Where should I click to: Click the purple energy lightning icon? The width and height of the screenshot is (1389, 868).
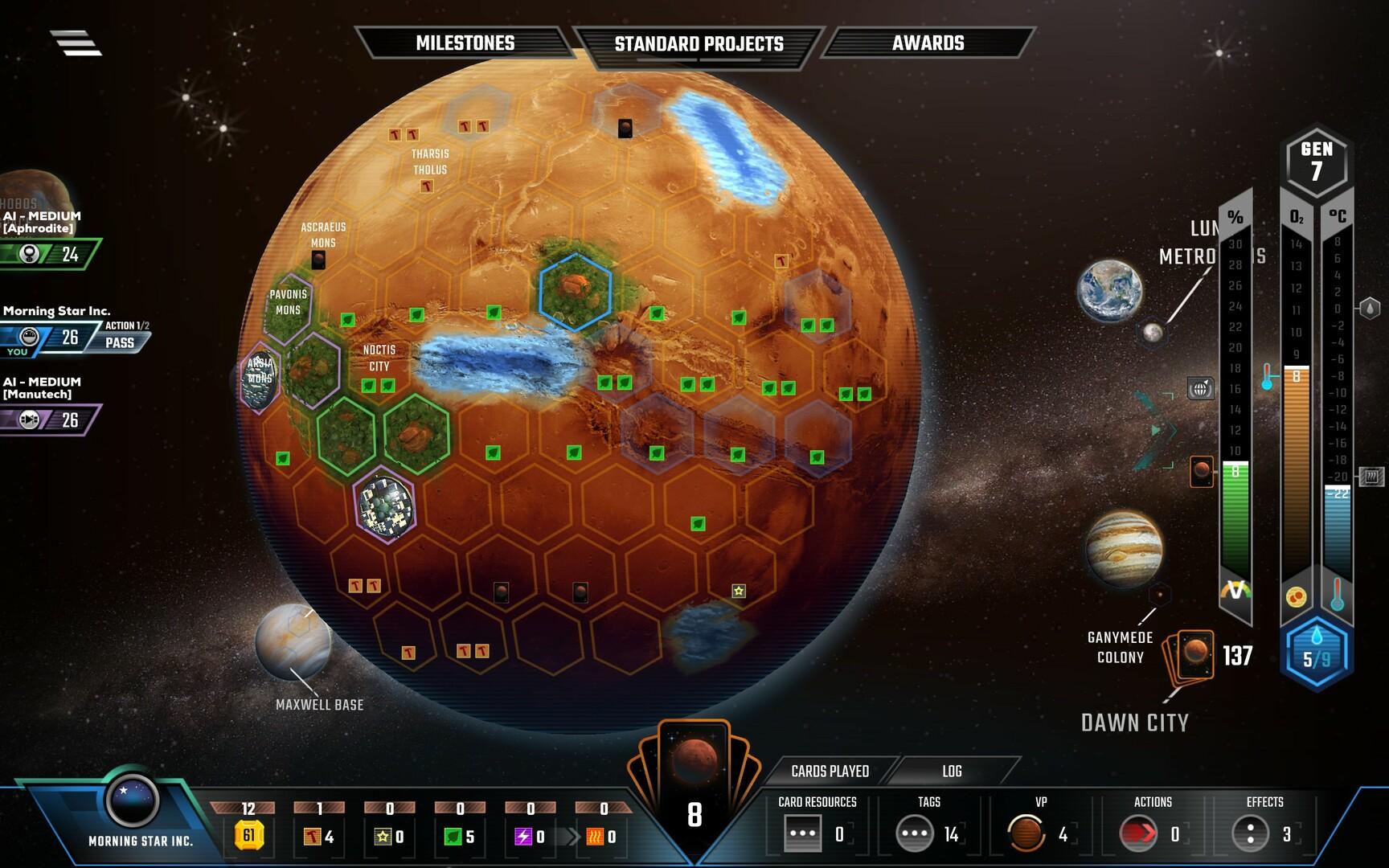coord(523,837)
